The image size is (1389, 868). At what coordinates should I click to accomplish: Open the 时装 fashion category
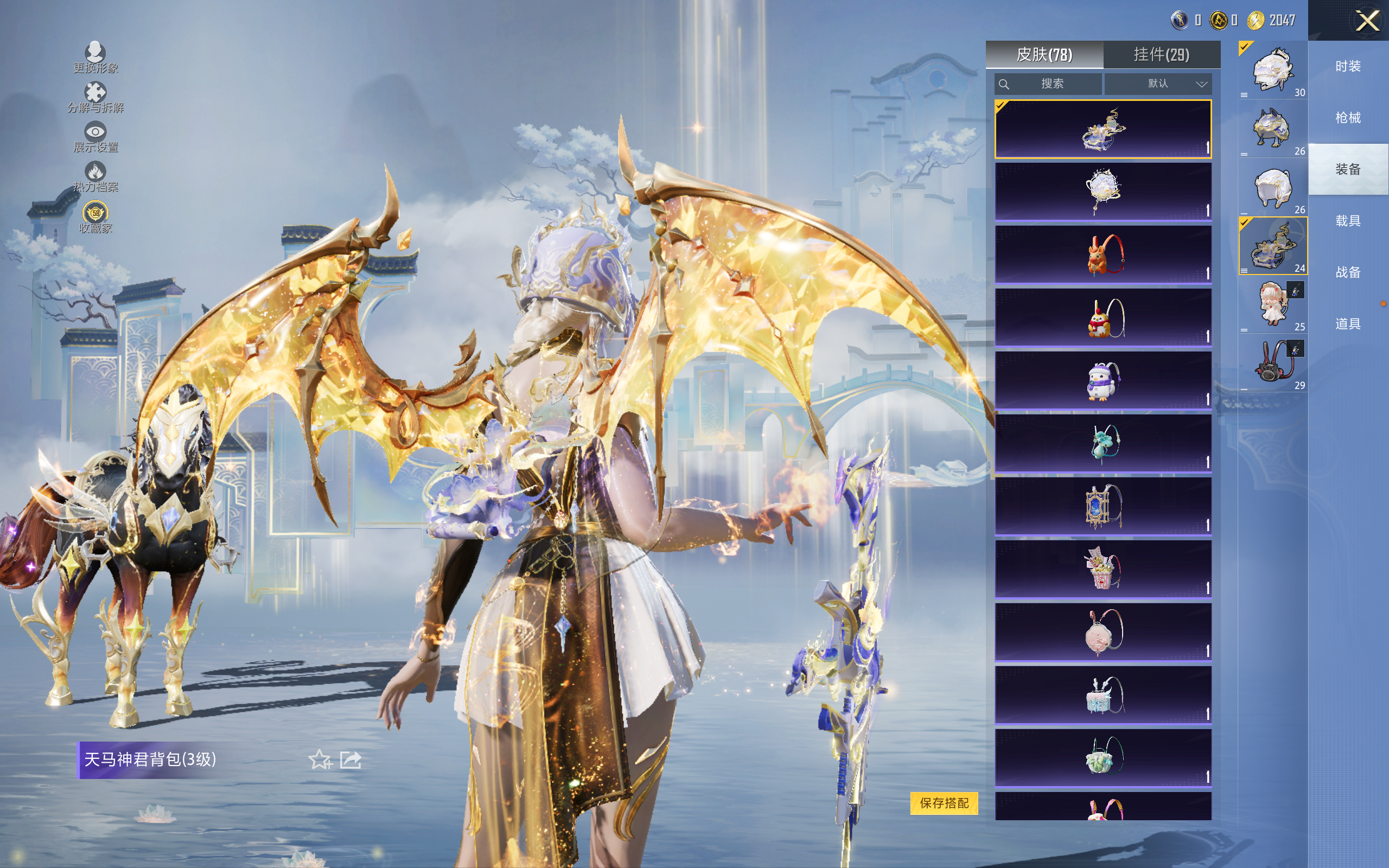(x=1348, y=67)
